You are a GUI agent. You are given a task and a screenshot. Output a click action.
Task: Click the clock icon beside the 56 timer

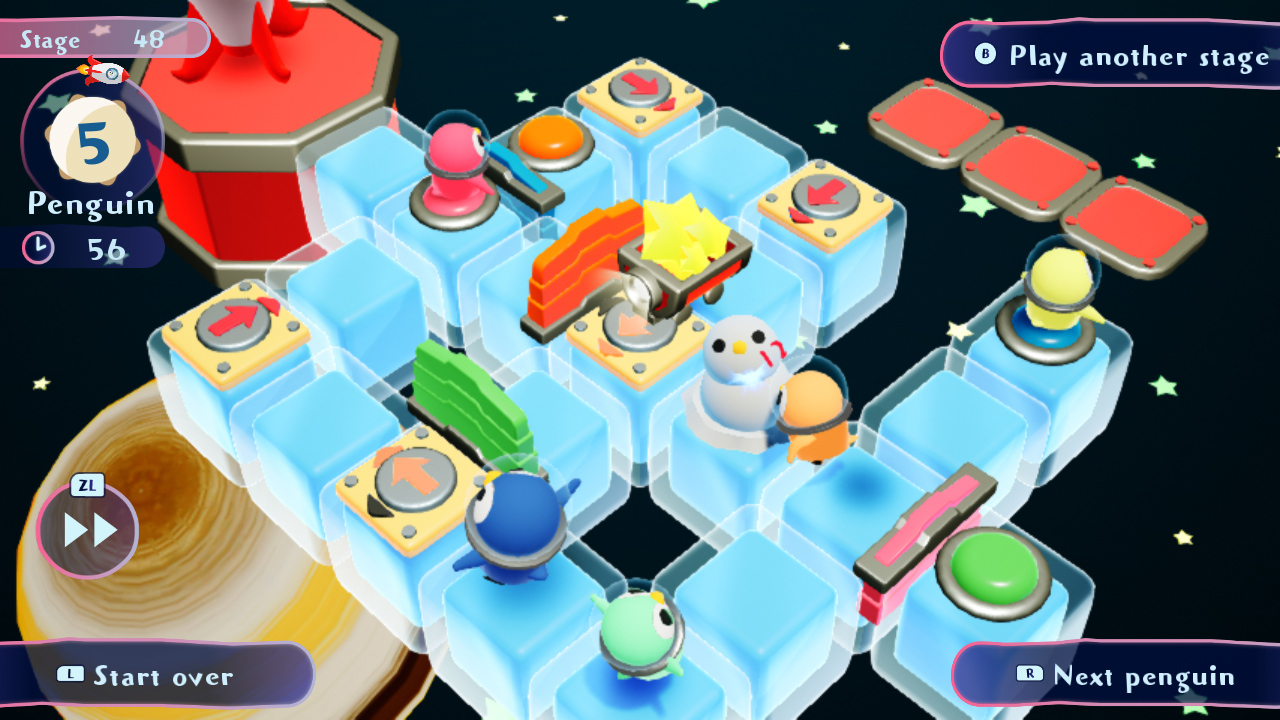point(36,246)
